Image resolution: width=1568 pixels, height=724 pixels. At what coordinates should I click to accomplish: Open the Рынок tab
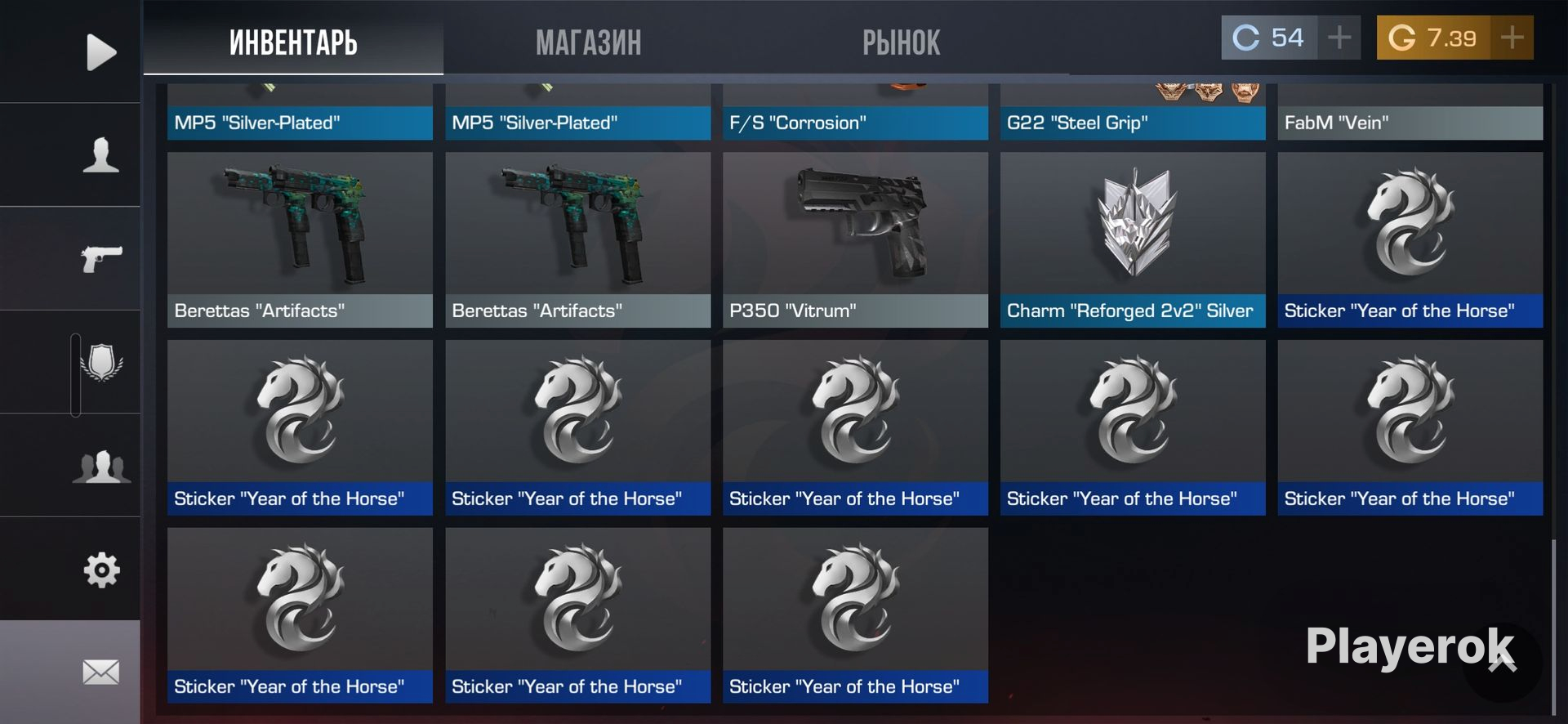(x=901, y=42)
